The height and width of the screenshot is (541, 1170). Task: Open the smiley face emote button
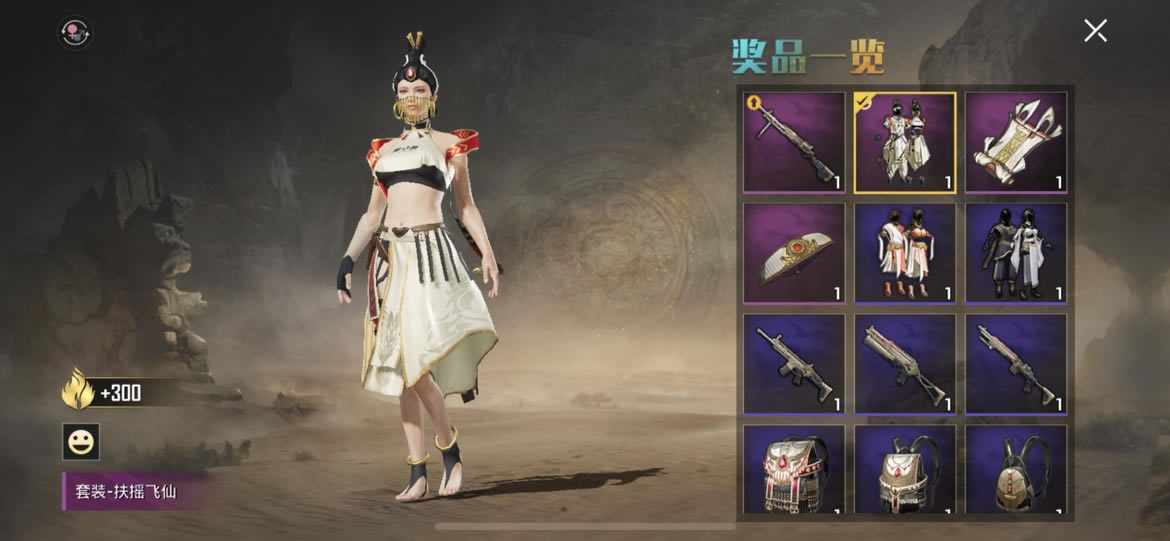(x=81, y=441)
